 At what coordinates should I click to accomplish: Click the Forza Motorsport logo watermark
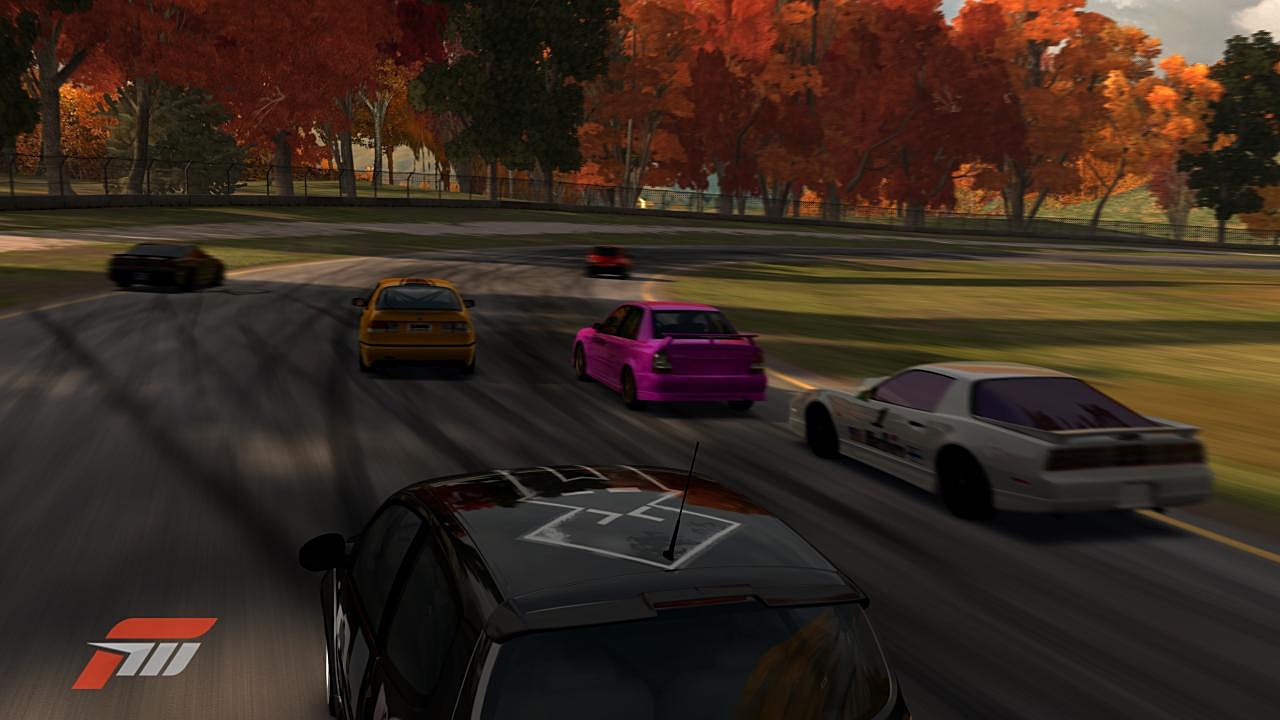pos(143,652)
